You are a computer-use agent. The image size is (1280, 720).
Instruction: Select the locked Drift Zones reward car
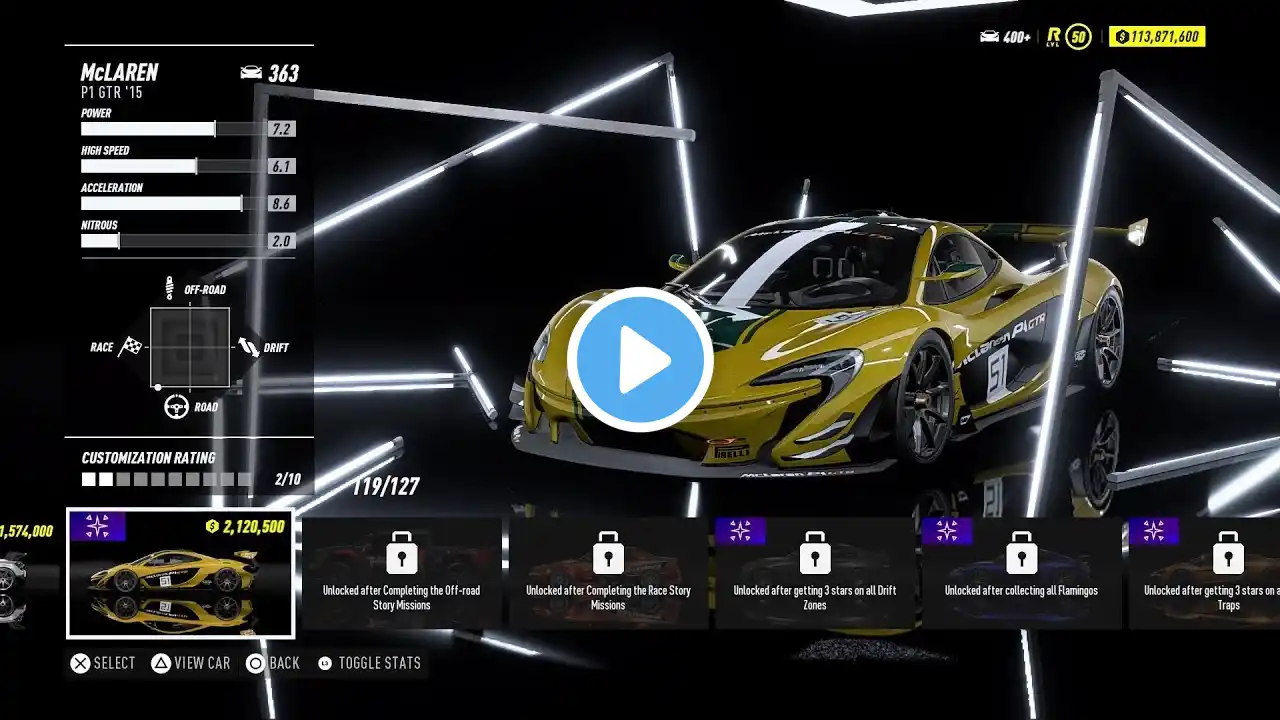(815, 573)
